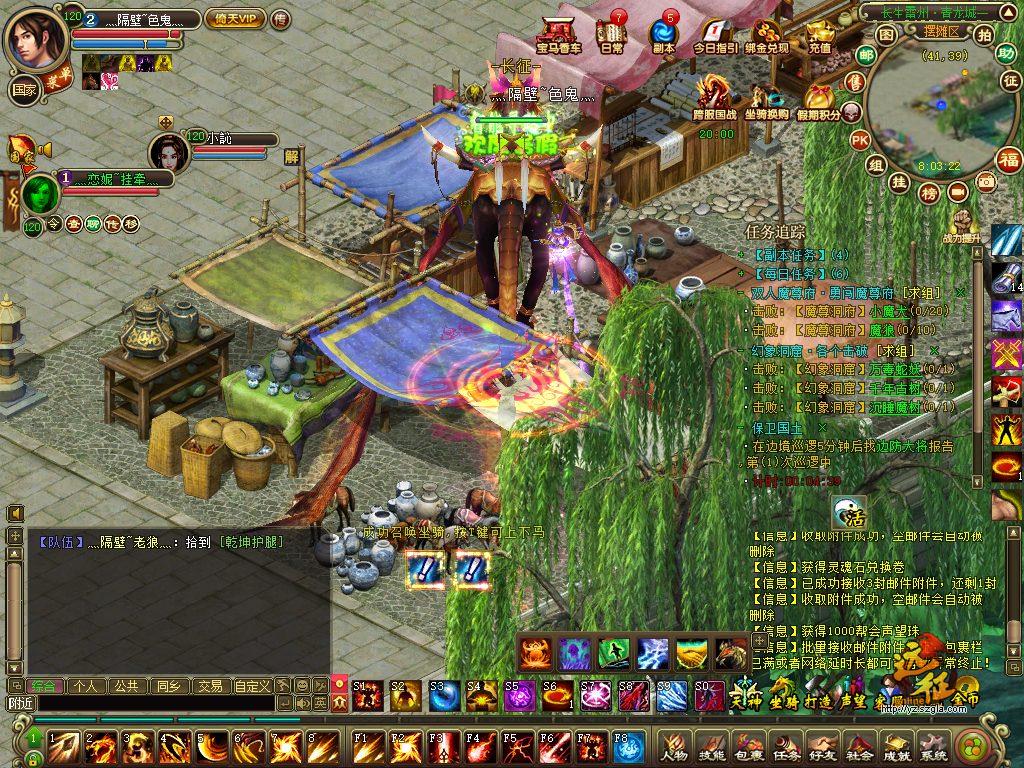Click the 解 button beside teammate 小訫
This screenshot has height=768, width=1024.
click(292, 156)
